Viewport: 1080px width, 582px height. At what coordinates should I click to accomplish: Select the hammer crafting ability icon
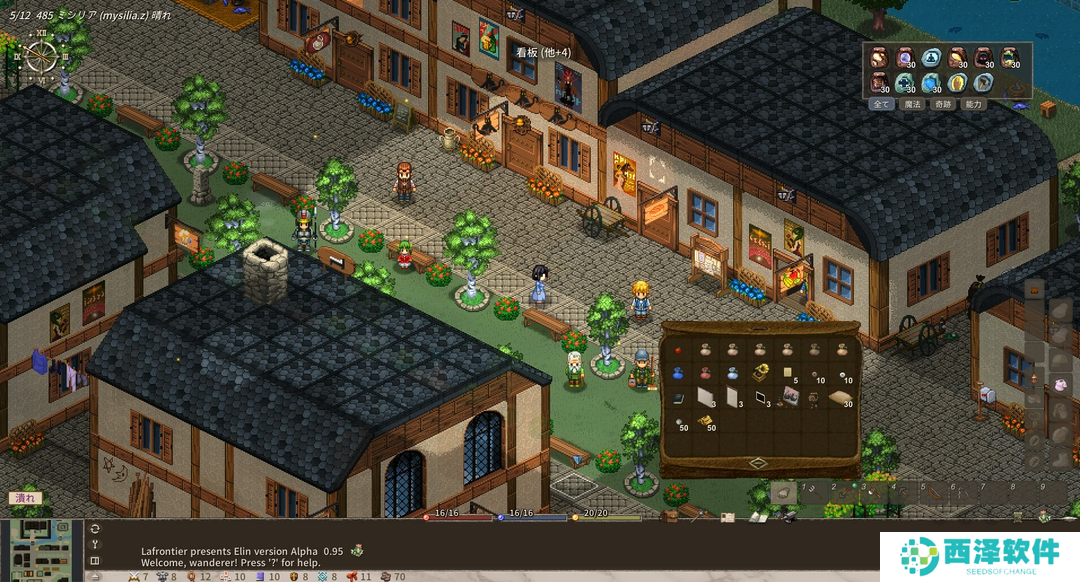pyautogui.click(x=983, y=82)
